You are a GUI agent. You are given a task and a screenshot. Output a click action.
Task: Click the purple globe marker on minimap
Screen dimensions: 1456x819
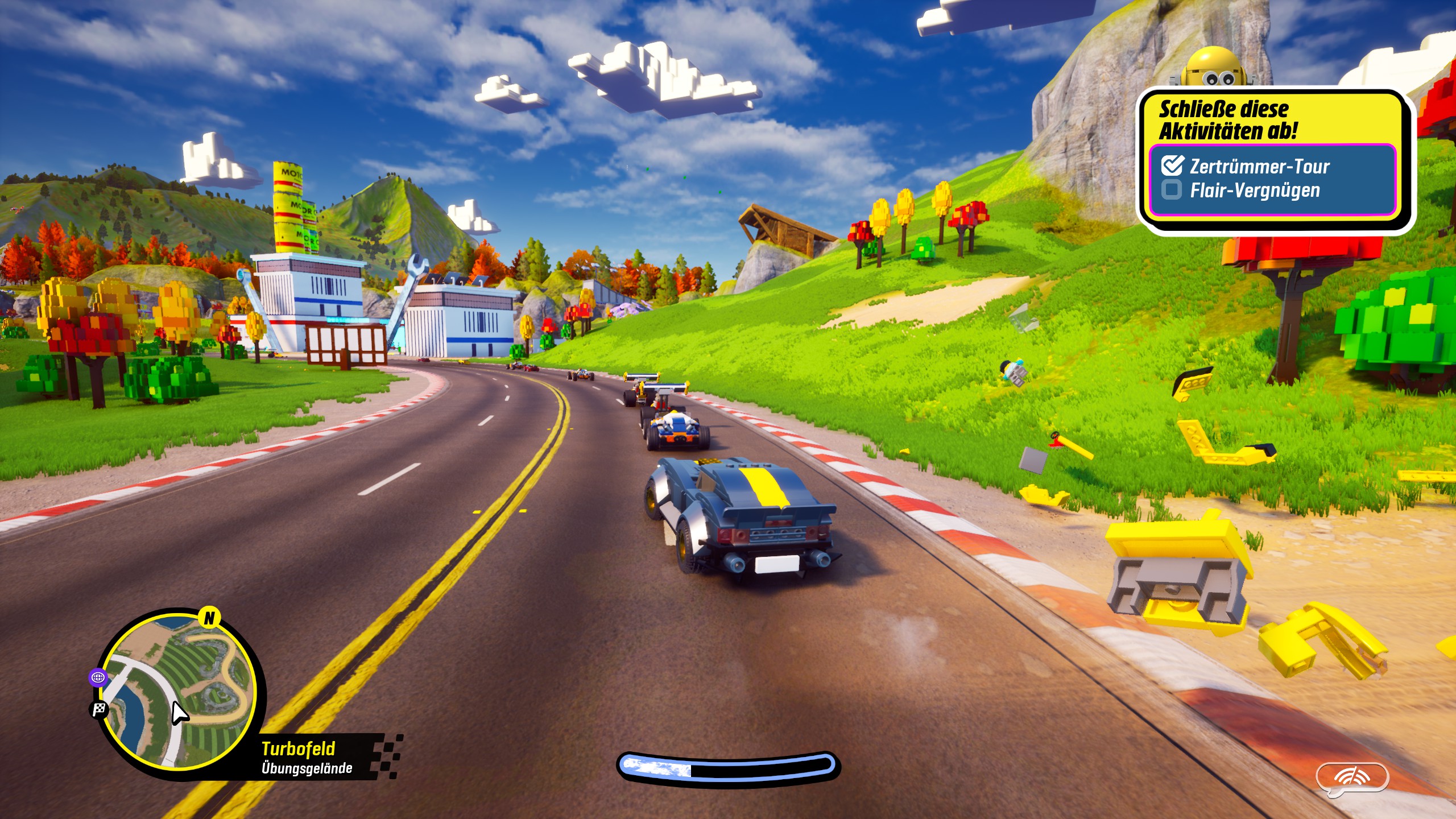[98, 677]
